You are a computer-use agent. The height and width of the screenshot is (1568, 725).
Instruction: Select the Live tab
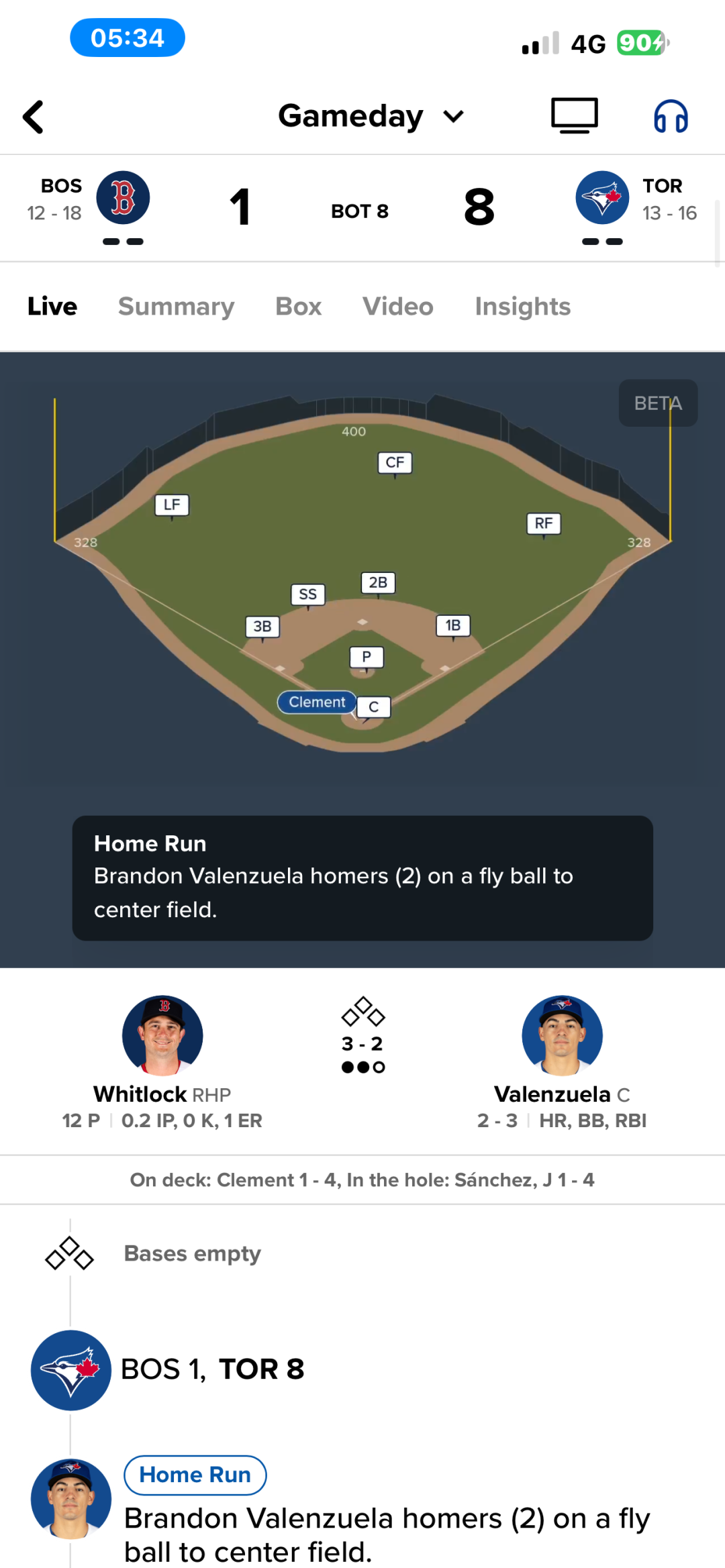pyautogui.click(x=52, y=307)
